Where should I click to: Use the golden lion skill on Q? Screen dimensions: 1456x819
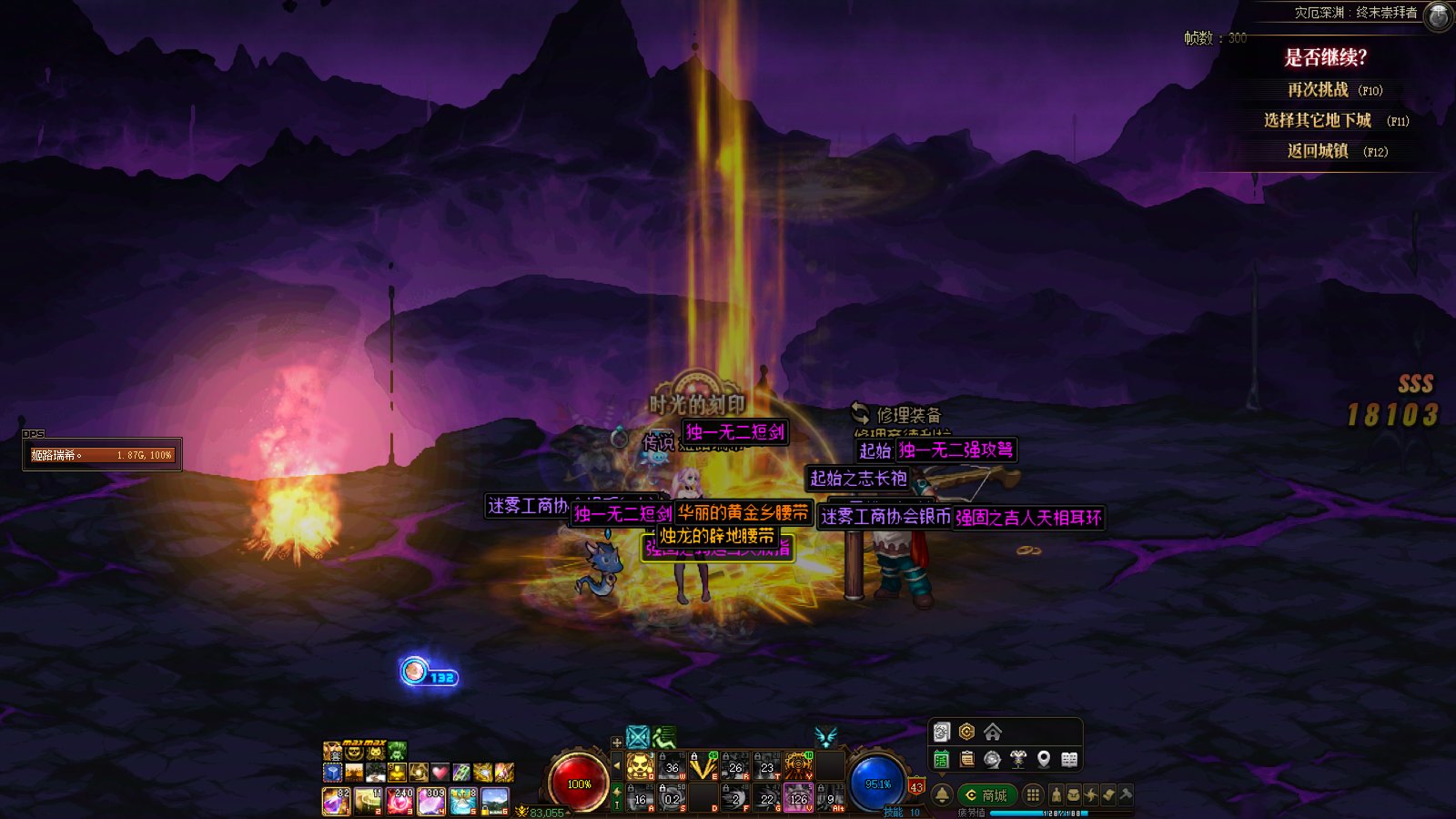click(640, 766)
